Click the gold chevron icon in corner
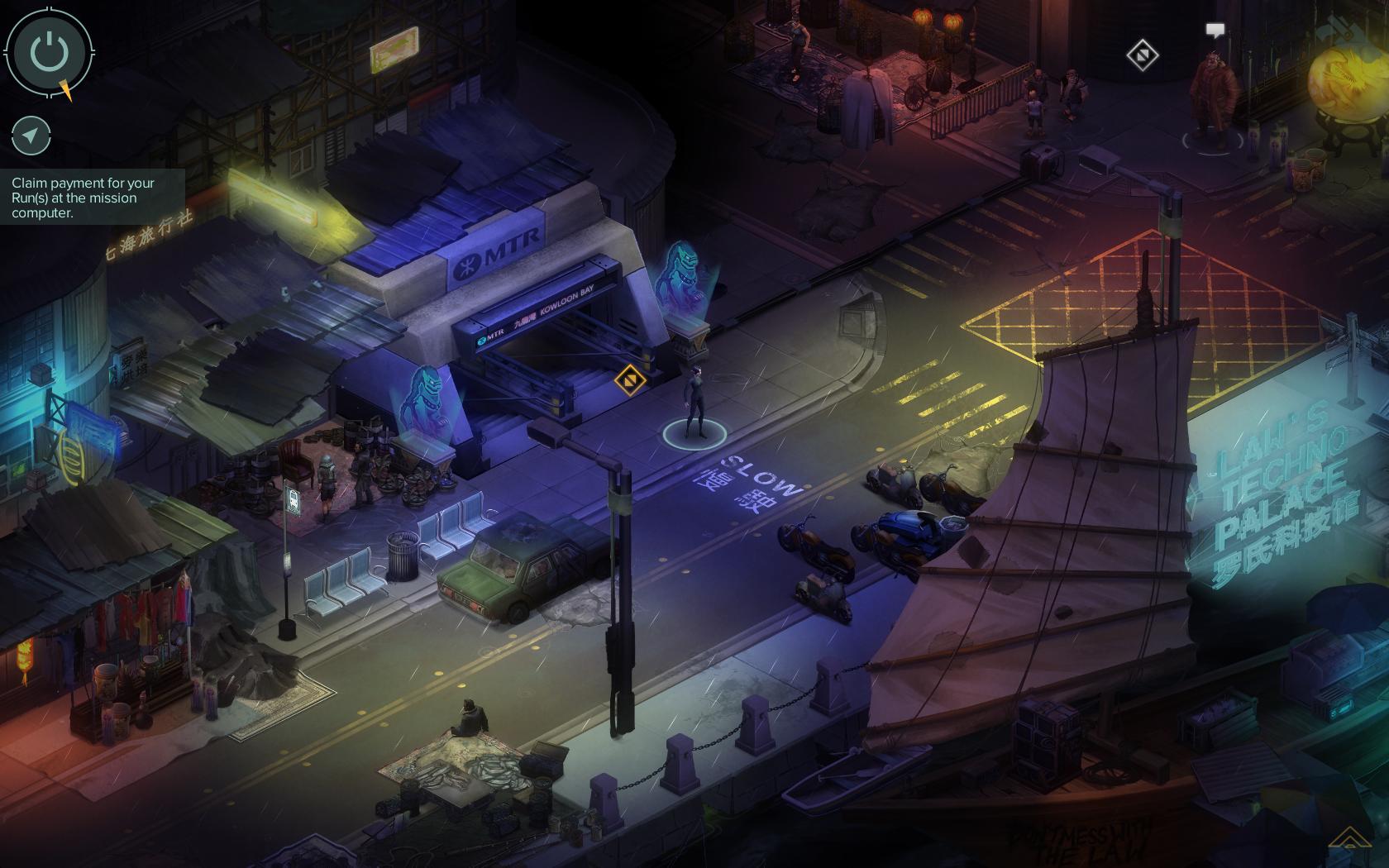Screen dimensions: 1389x868 1349,839
